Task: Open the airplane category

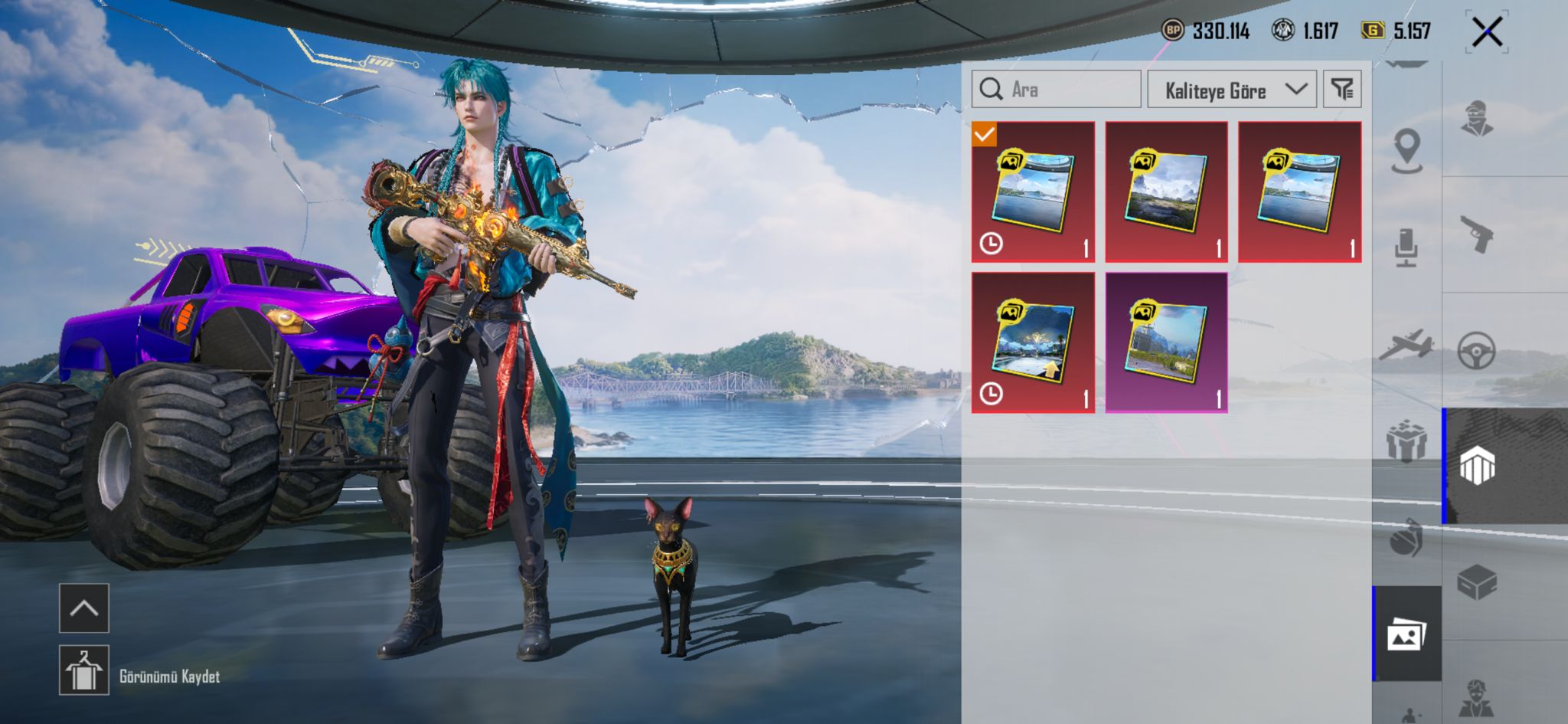Action: (x=1407, y=345)
